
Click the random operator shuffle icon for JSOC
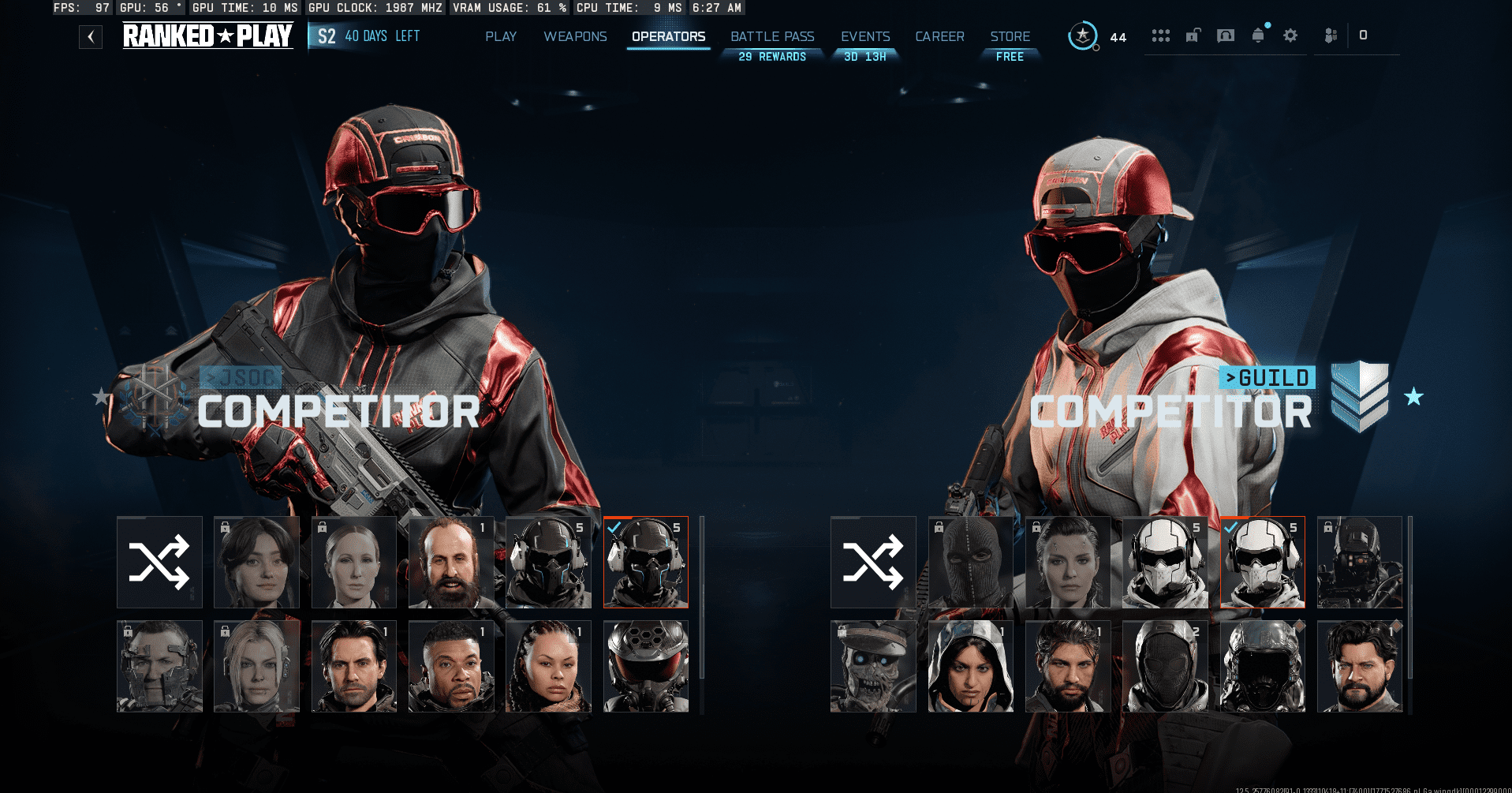point(159,562)
